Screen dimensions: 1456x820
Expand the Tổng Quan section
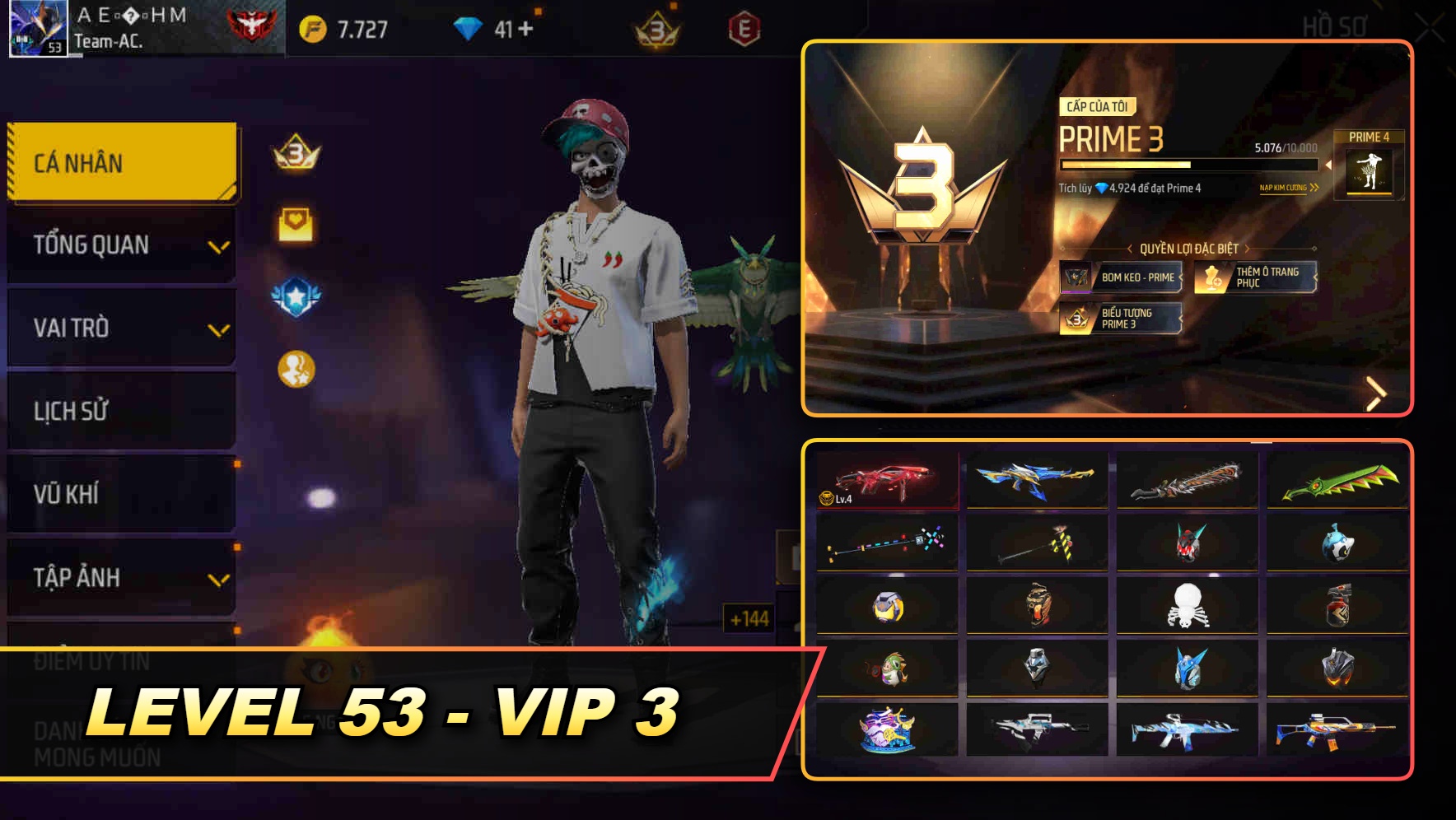120,245
